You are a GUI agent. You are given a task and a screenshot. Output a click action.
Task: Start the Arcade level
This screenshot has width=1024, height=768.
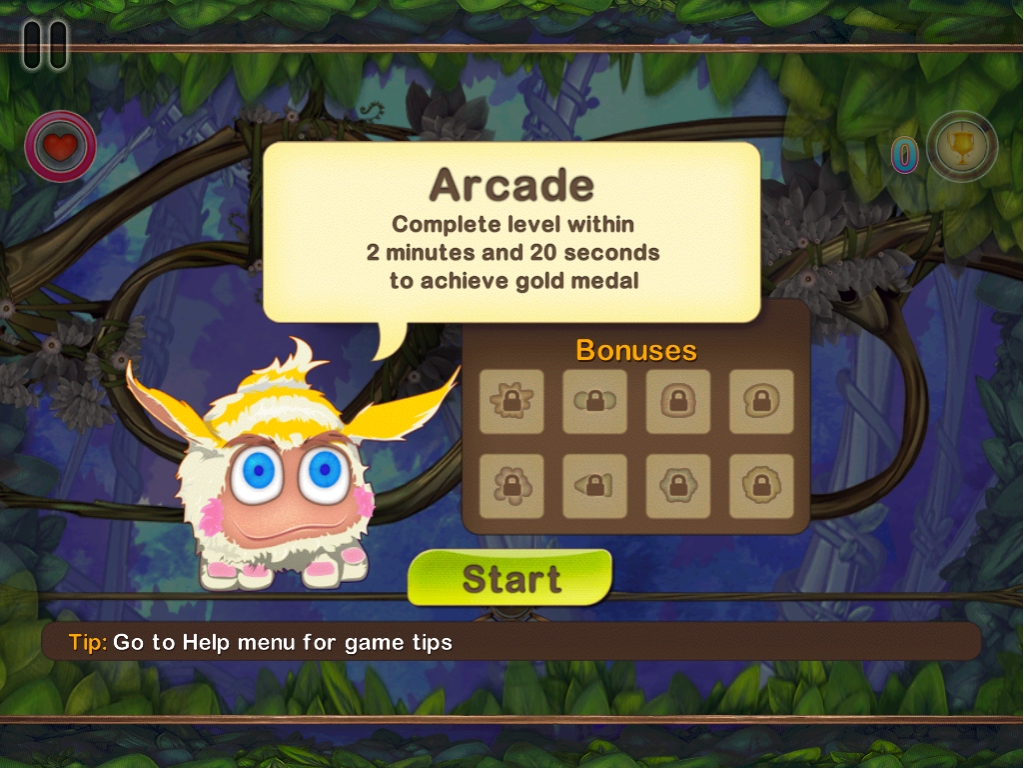click(510, 578)
